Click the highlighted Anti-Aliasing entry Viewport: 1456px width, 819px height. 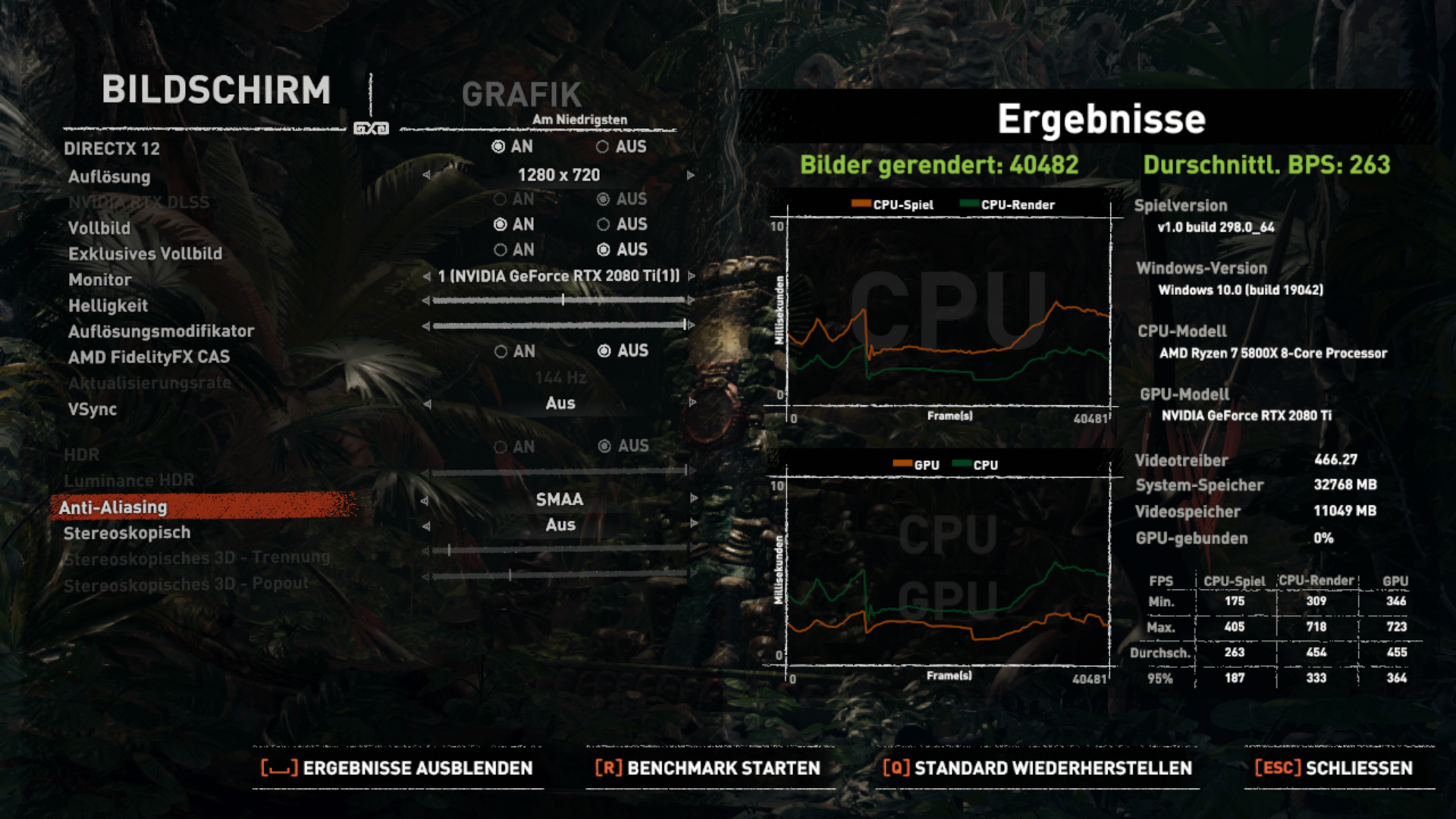coord(115,507)
